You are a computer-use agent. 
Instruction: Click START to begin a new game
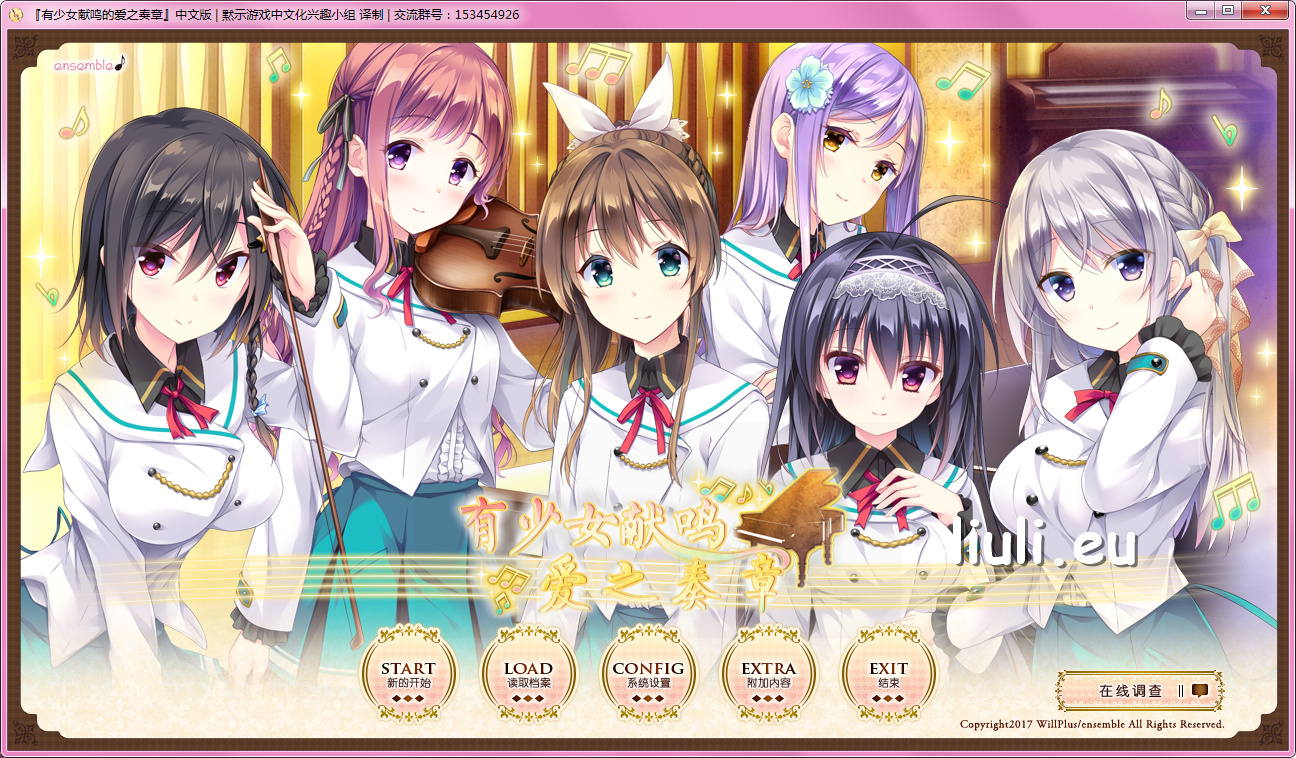(x=408, y=674)
